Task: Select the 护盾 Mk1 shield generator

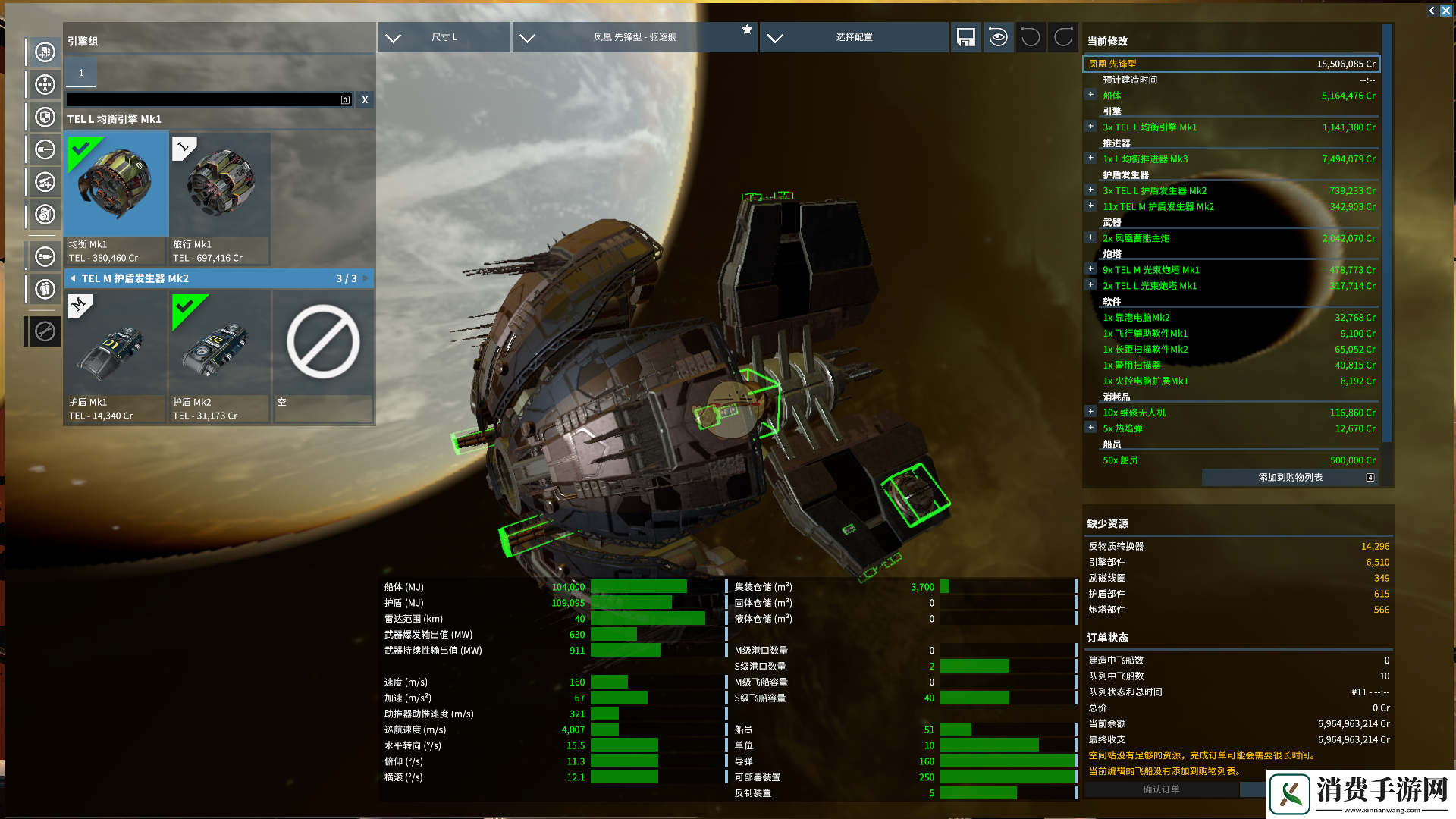Action: pyautogui.click(x=117, y=356)
